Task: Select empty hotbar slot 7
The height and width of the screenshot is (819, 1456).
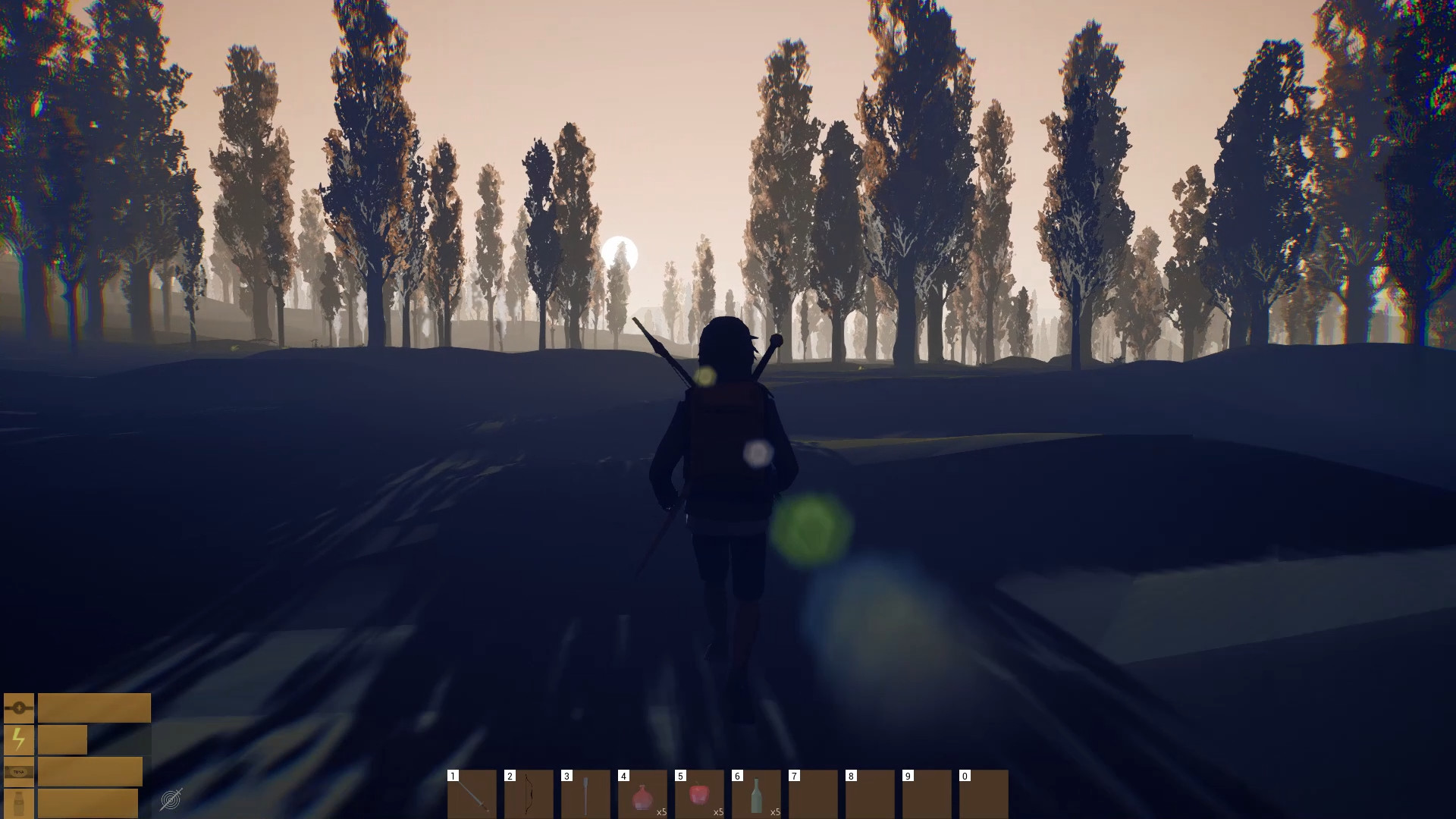Action: 812,795
